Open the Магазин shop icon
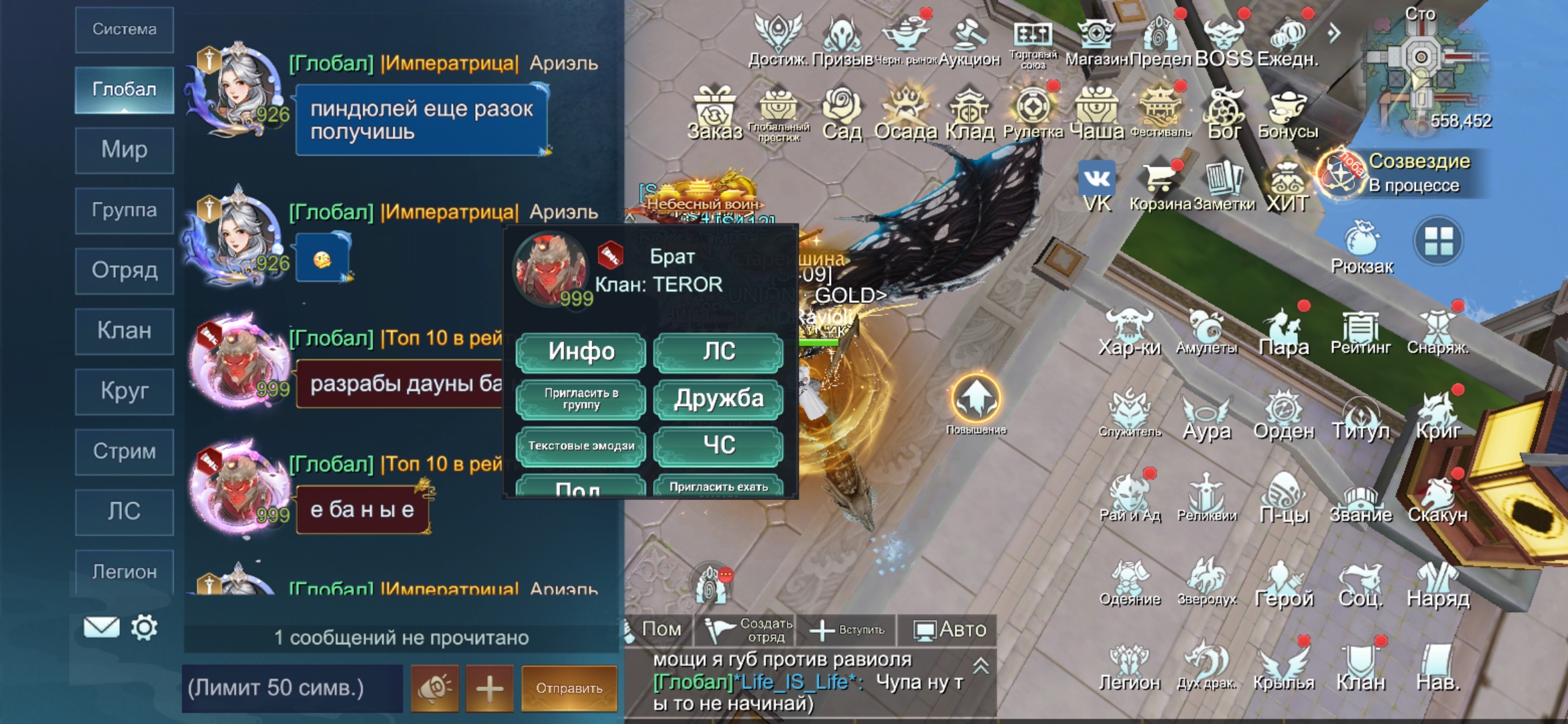 (1096, 42)
